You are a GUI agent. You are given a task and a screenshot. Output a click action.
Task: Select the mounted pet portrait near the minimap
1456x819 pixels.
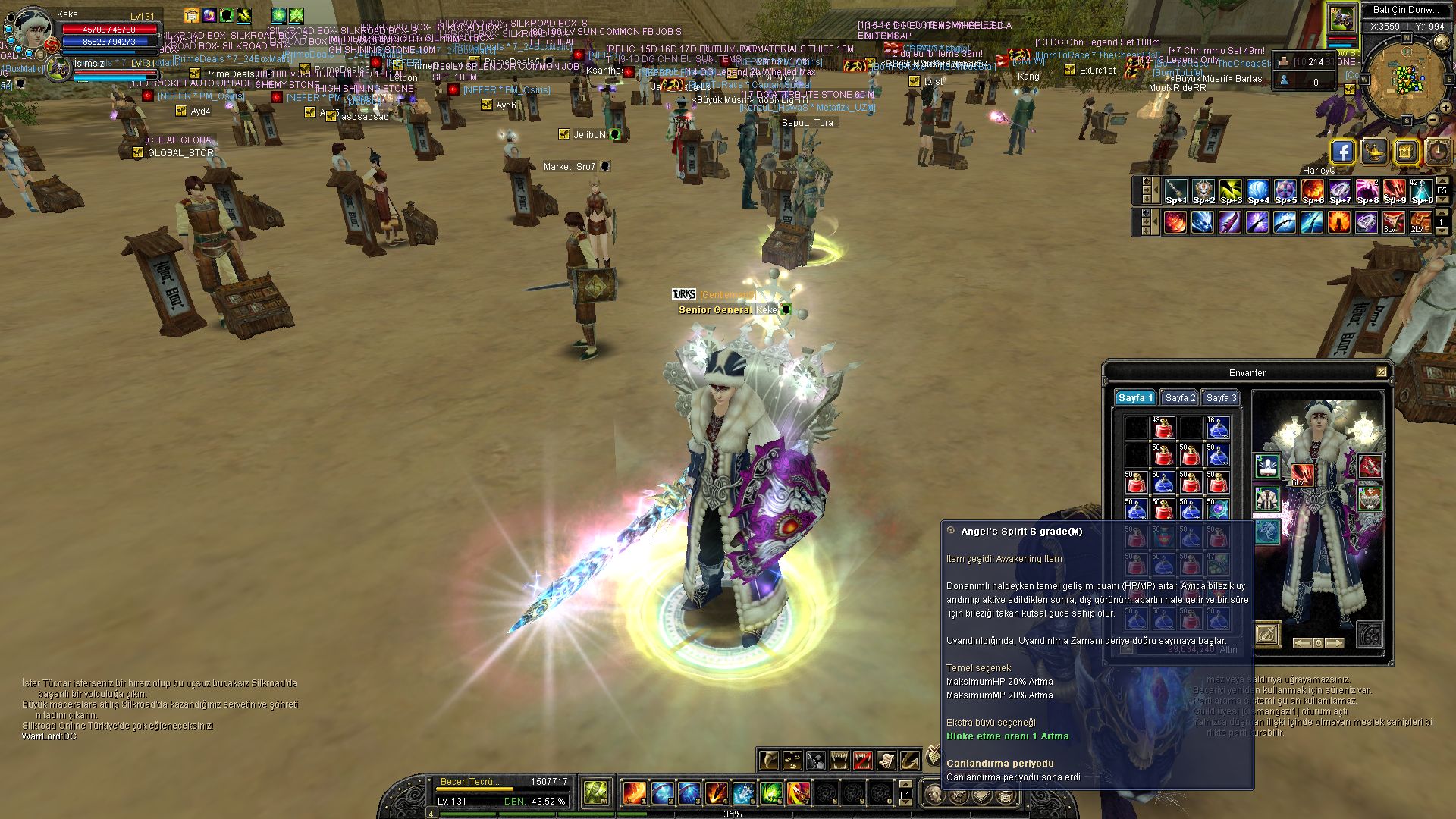(1341, 18)
